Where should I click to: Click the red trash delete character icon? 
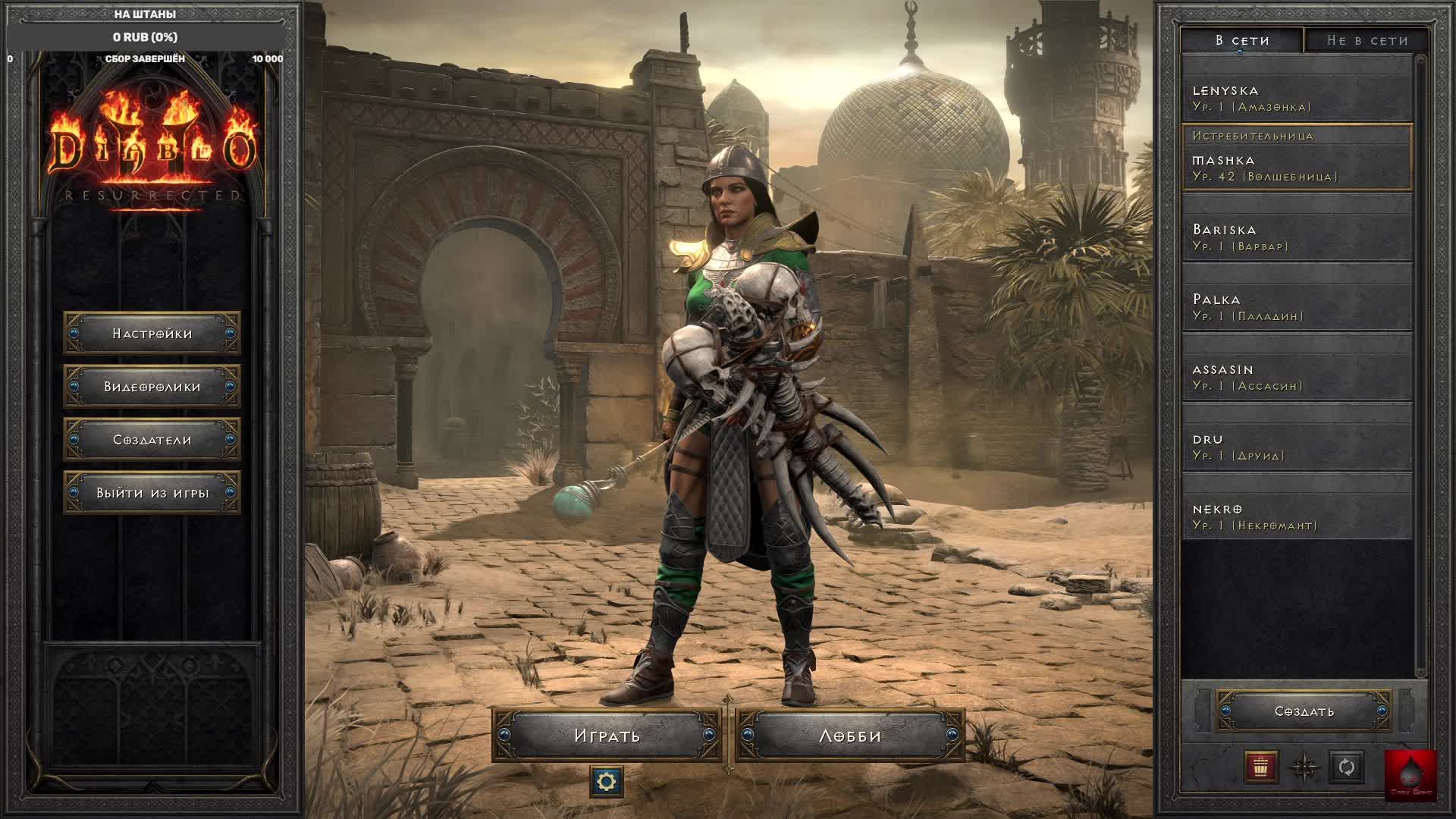(1261, 767)
